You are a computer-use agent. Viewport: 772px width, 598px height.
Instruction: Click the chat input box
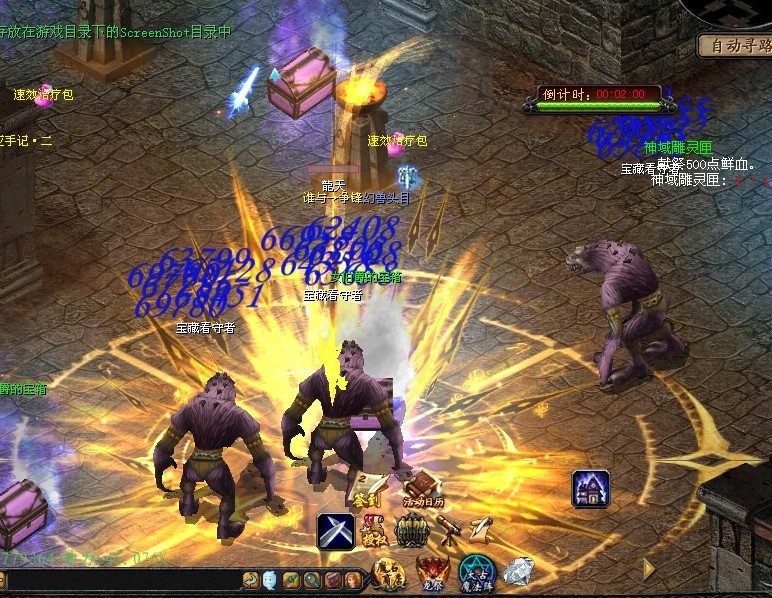(120, 580)
